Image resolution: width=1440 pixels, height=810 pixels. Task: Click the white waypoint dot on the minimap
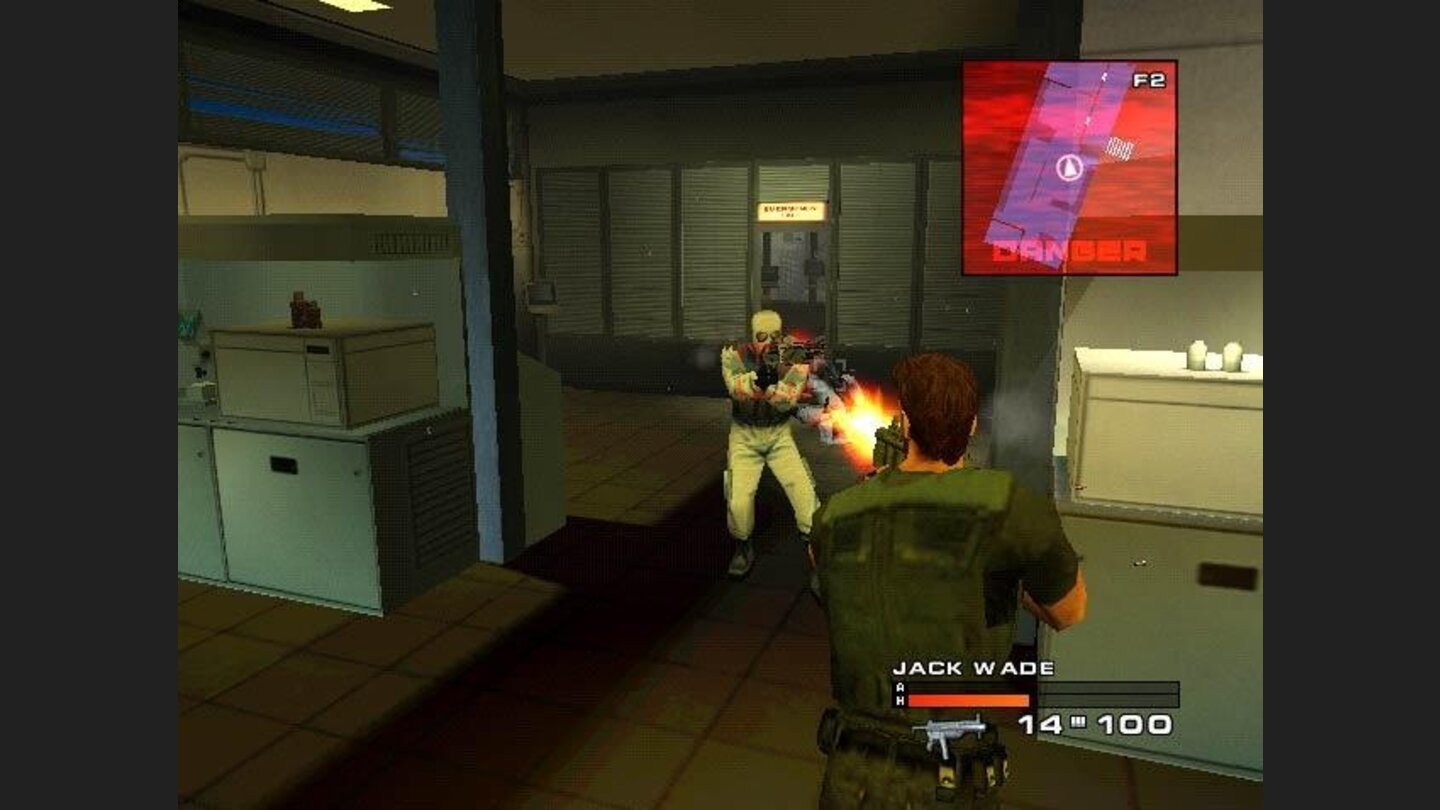point(1103,75)
